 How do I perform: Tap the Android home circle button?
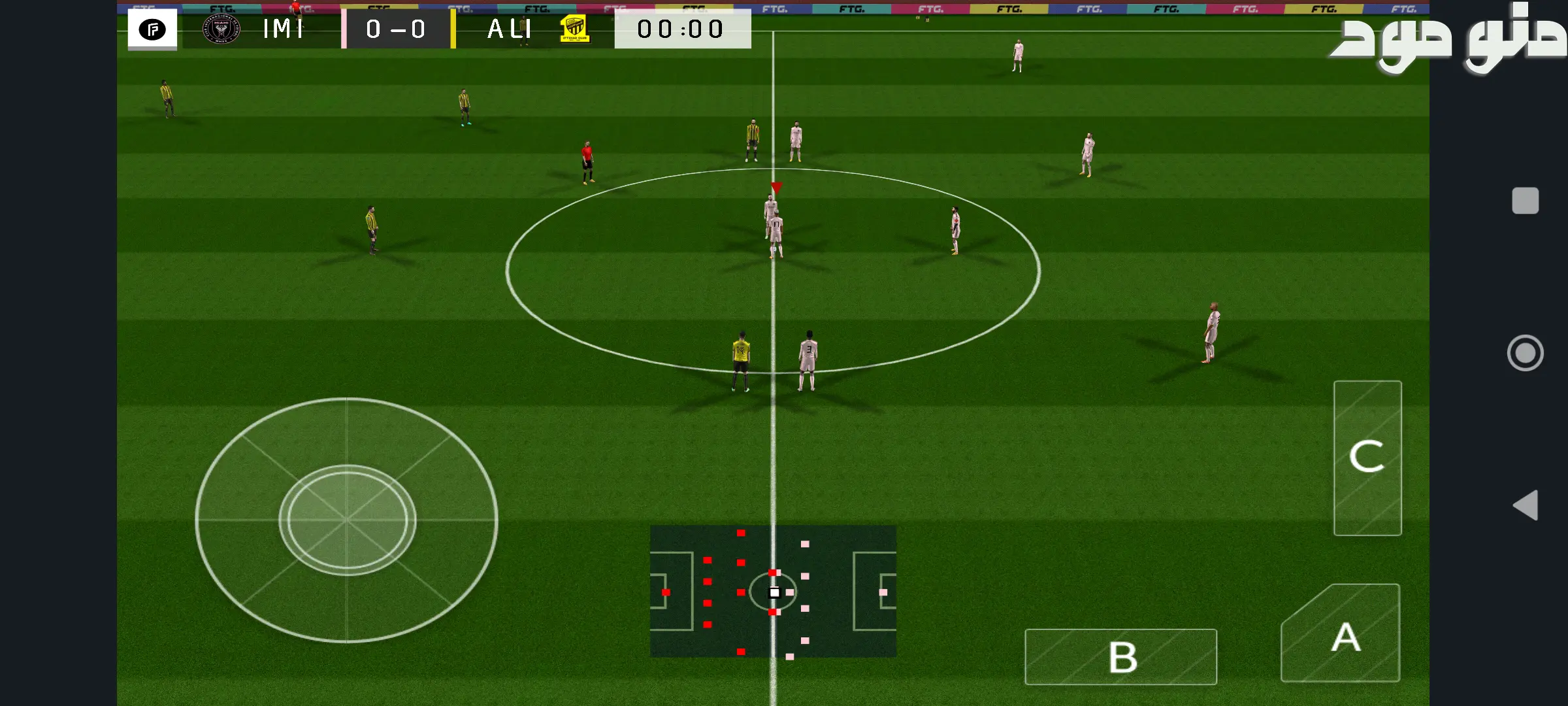coord(1525,353)
